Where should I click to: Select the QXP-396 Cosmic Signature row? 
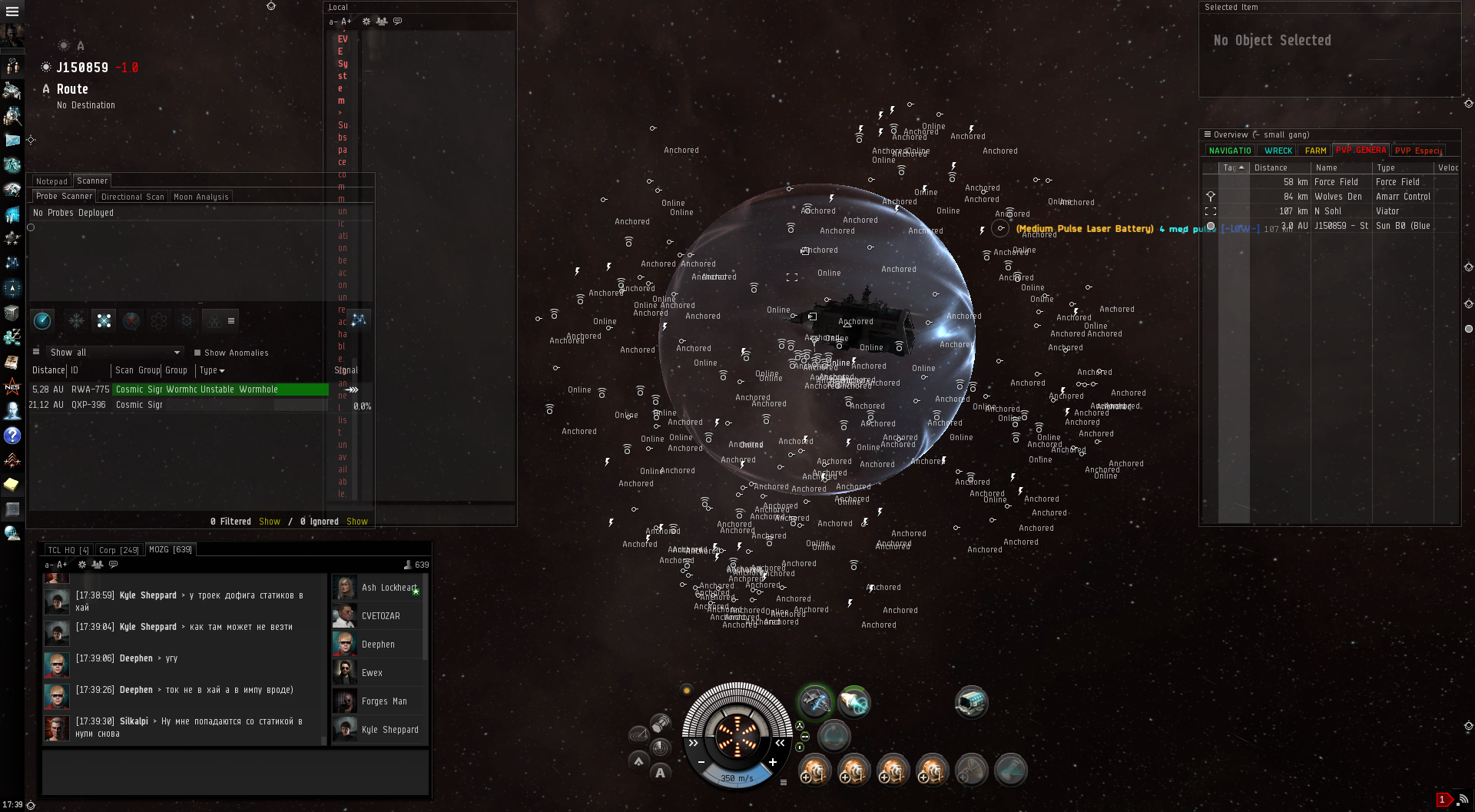tap(177, 405)
